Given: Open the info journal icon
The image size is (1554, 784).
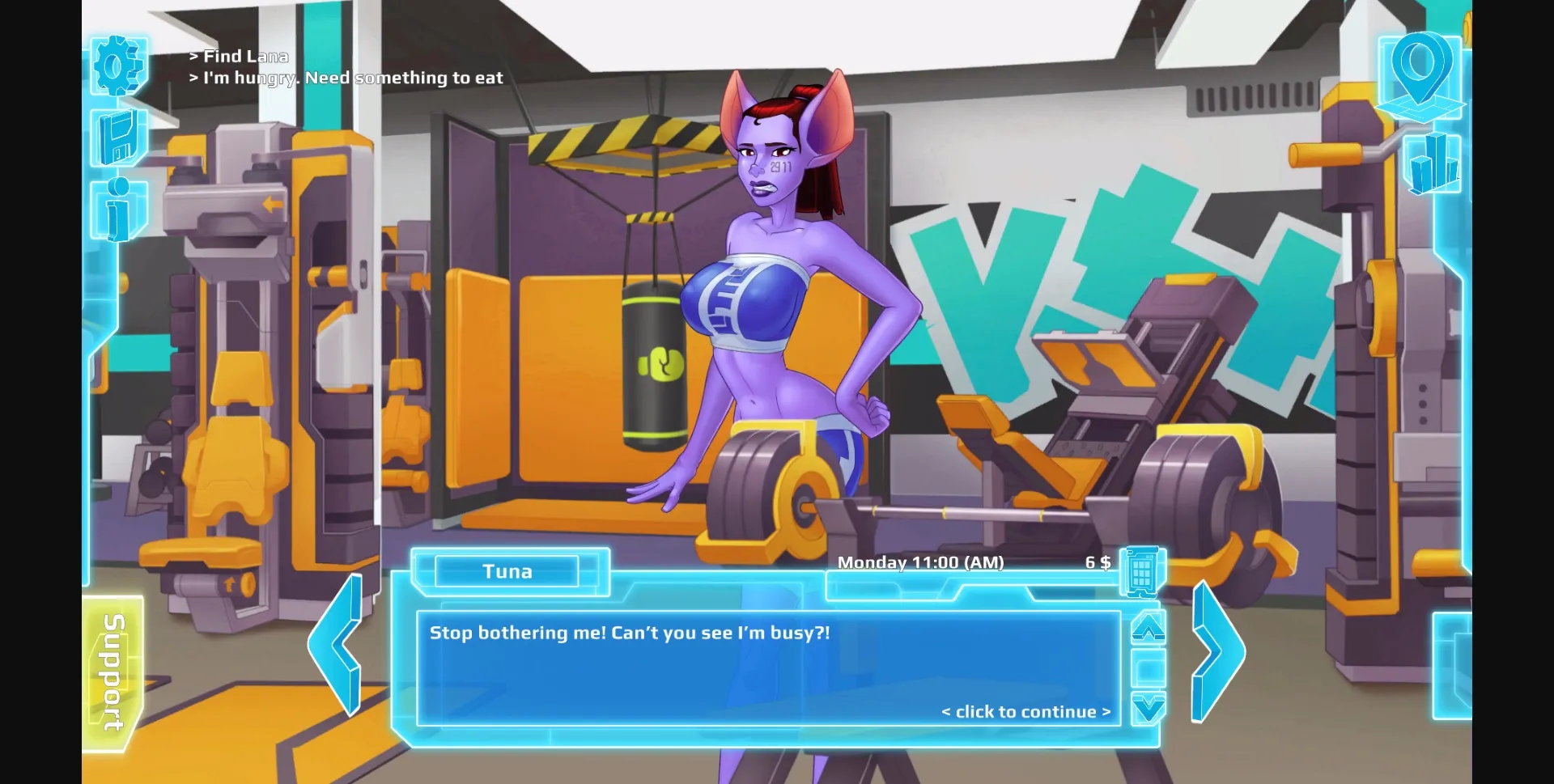Looking at the screenshot, I should (x=118, y=204).
